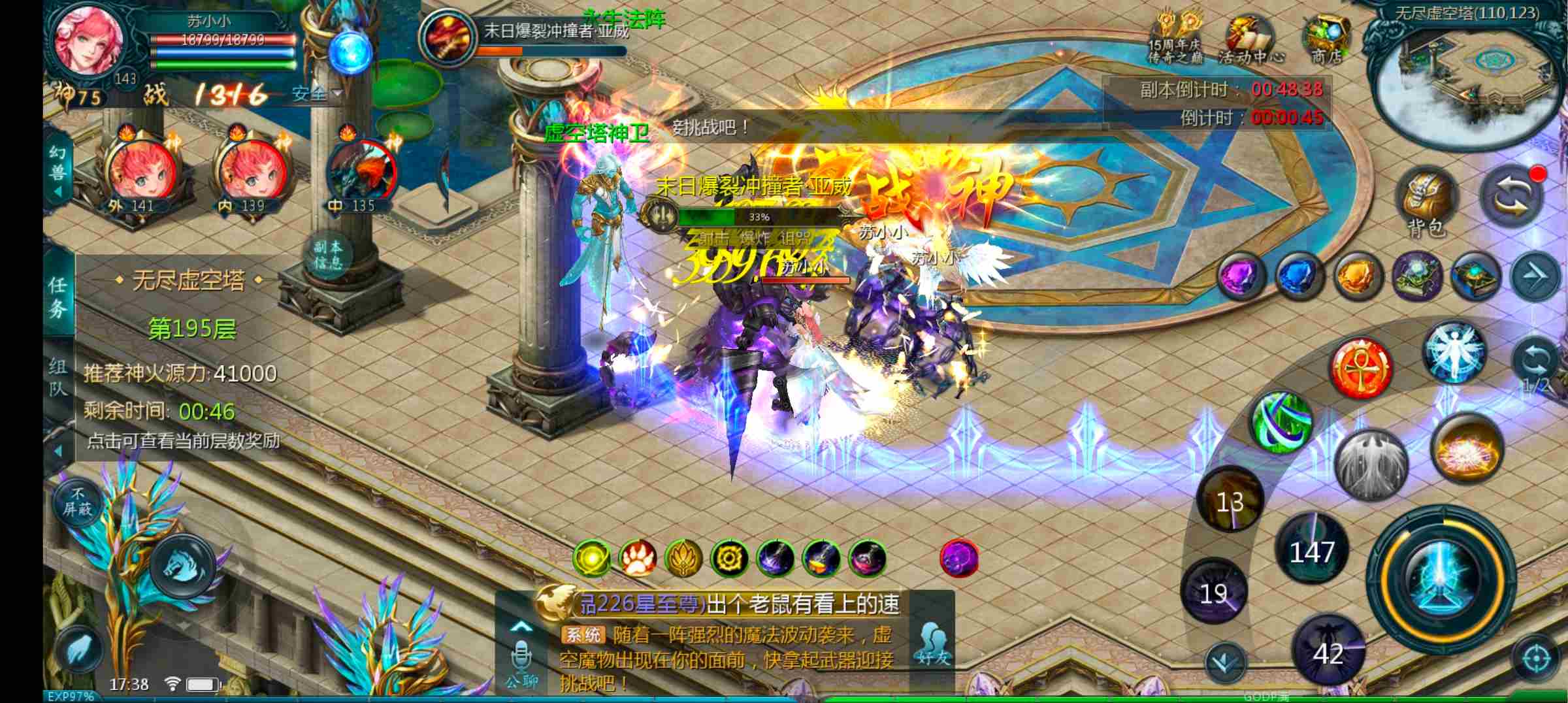Viewport: 1568px width, 703px height.
Task: Activate the red ankh skill
Action: [x=1360, y=368]
